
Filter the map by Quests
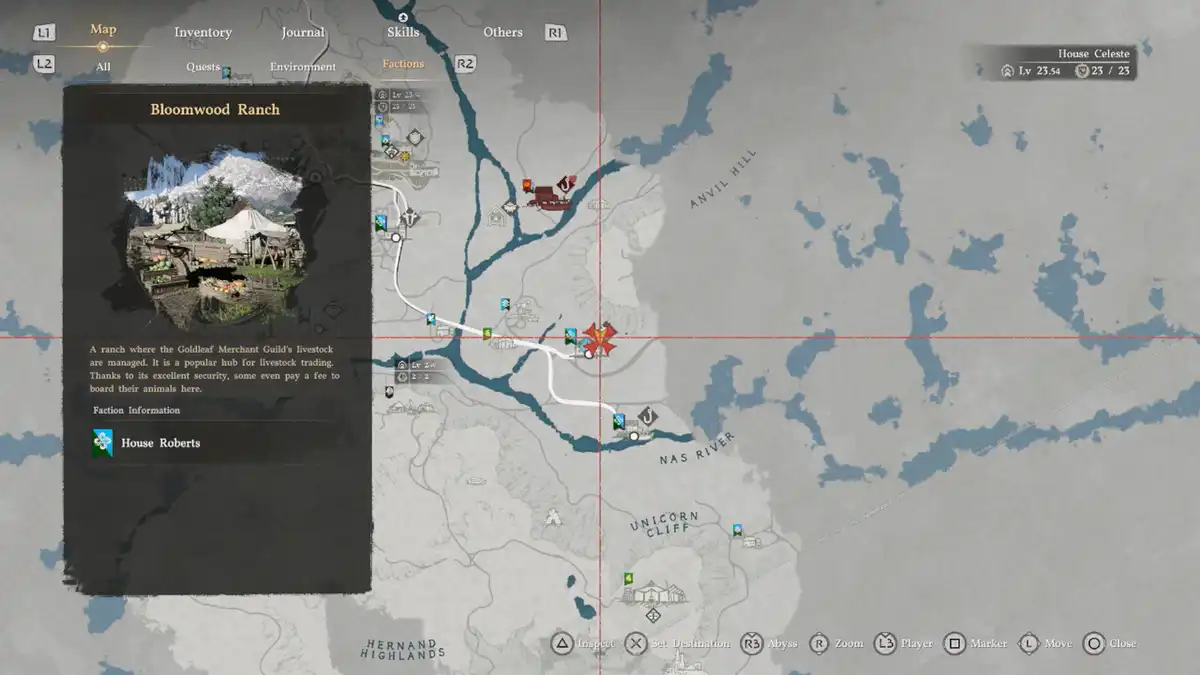[x=203, y=67]
